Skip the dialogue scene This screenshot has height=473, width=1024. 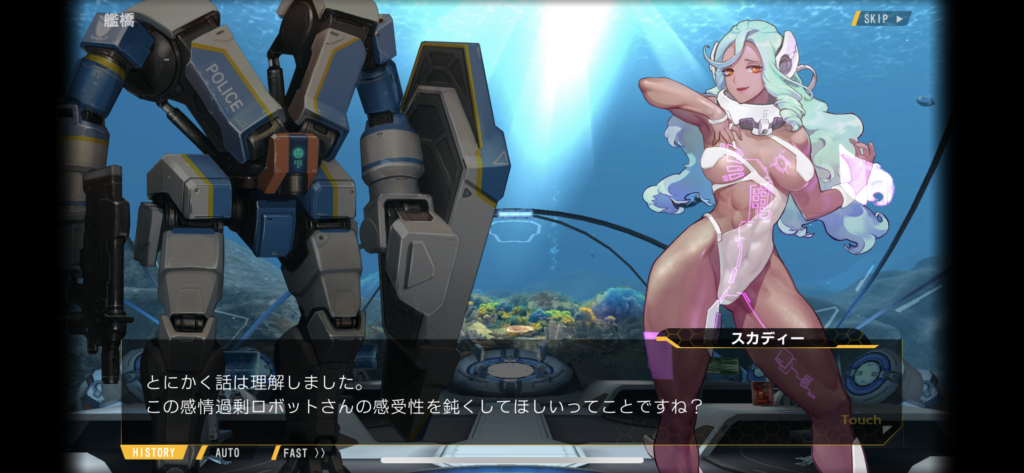(x=881, y=18)
